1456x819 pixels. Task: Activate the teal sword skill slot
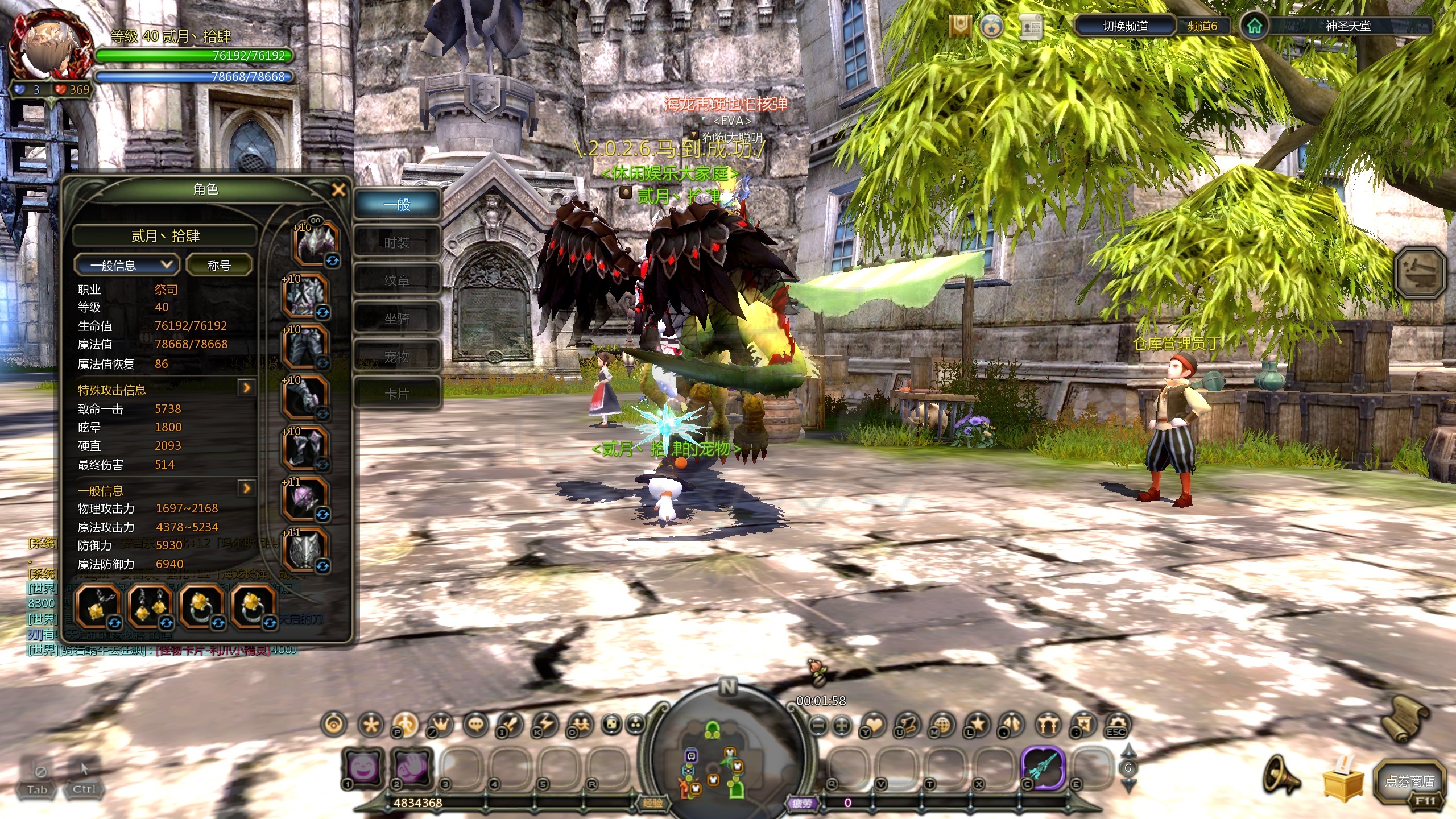pos(1043,768)
